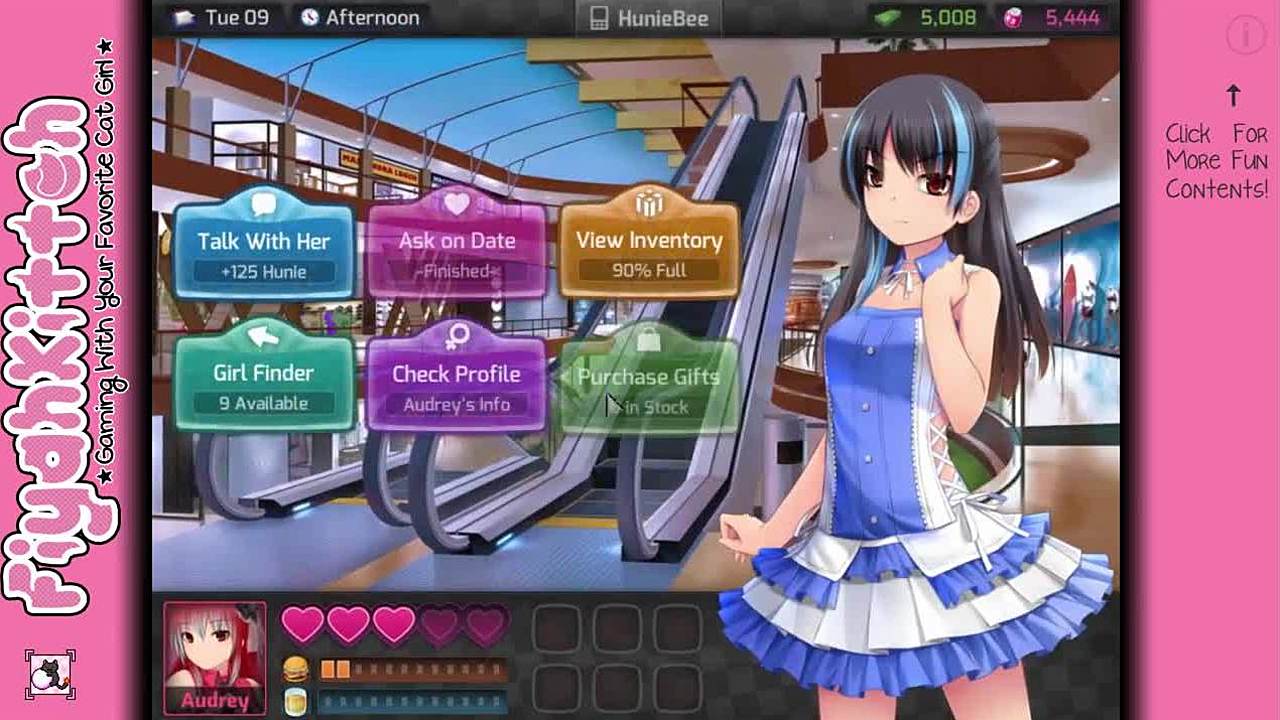The height and width of the screenshot is (720, 1280).
Task: Click Audrey's portrait thumbnail
Action: click(215, 657)
